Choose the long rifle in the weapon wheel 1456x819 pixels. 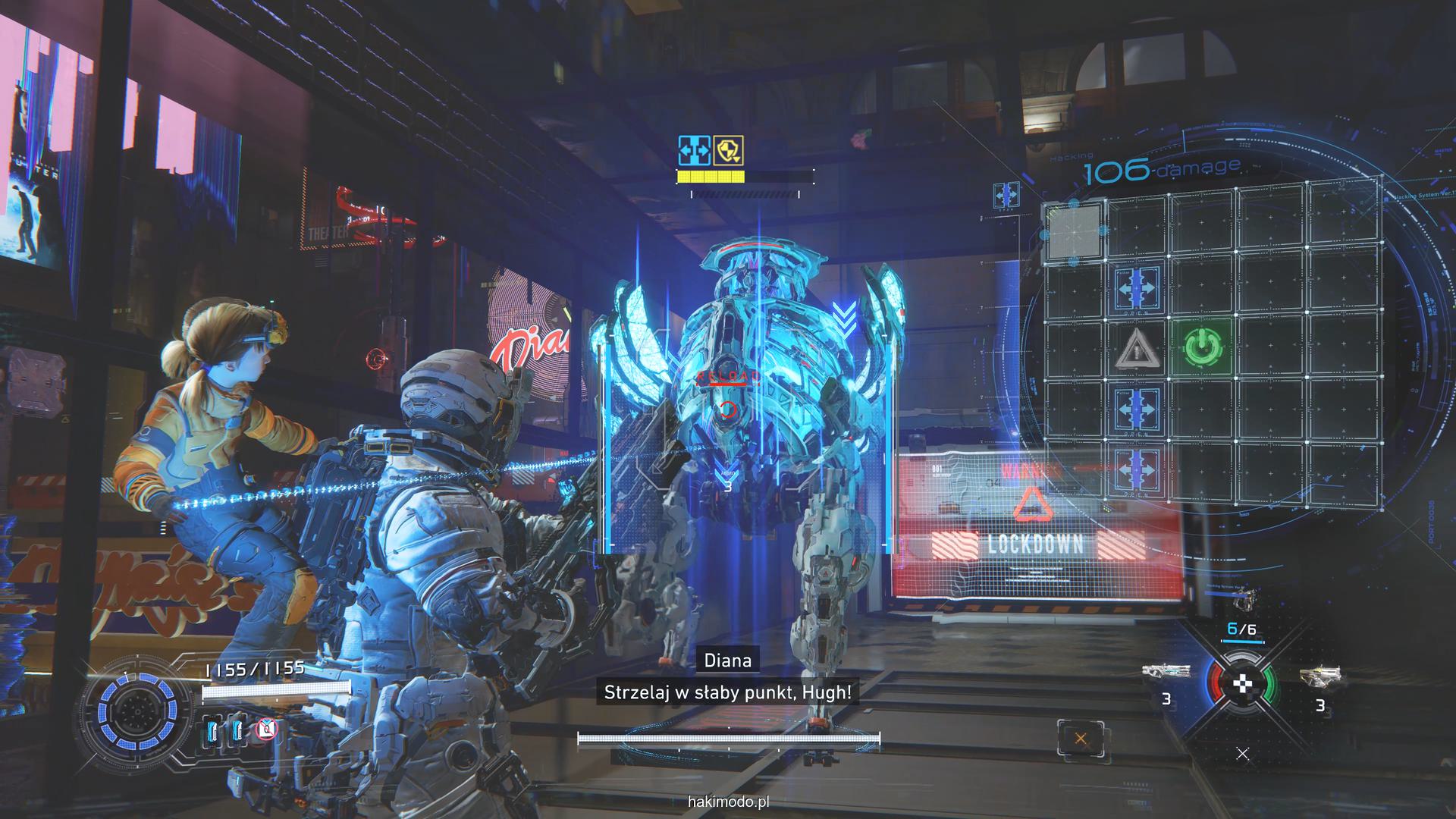click(x=1166, y=670)
